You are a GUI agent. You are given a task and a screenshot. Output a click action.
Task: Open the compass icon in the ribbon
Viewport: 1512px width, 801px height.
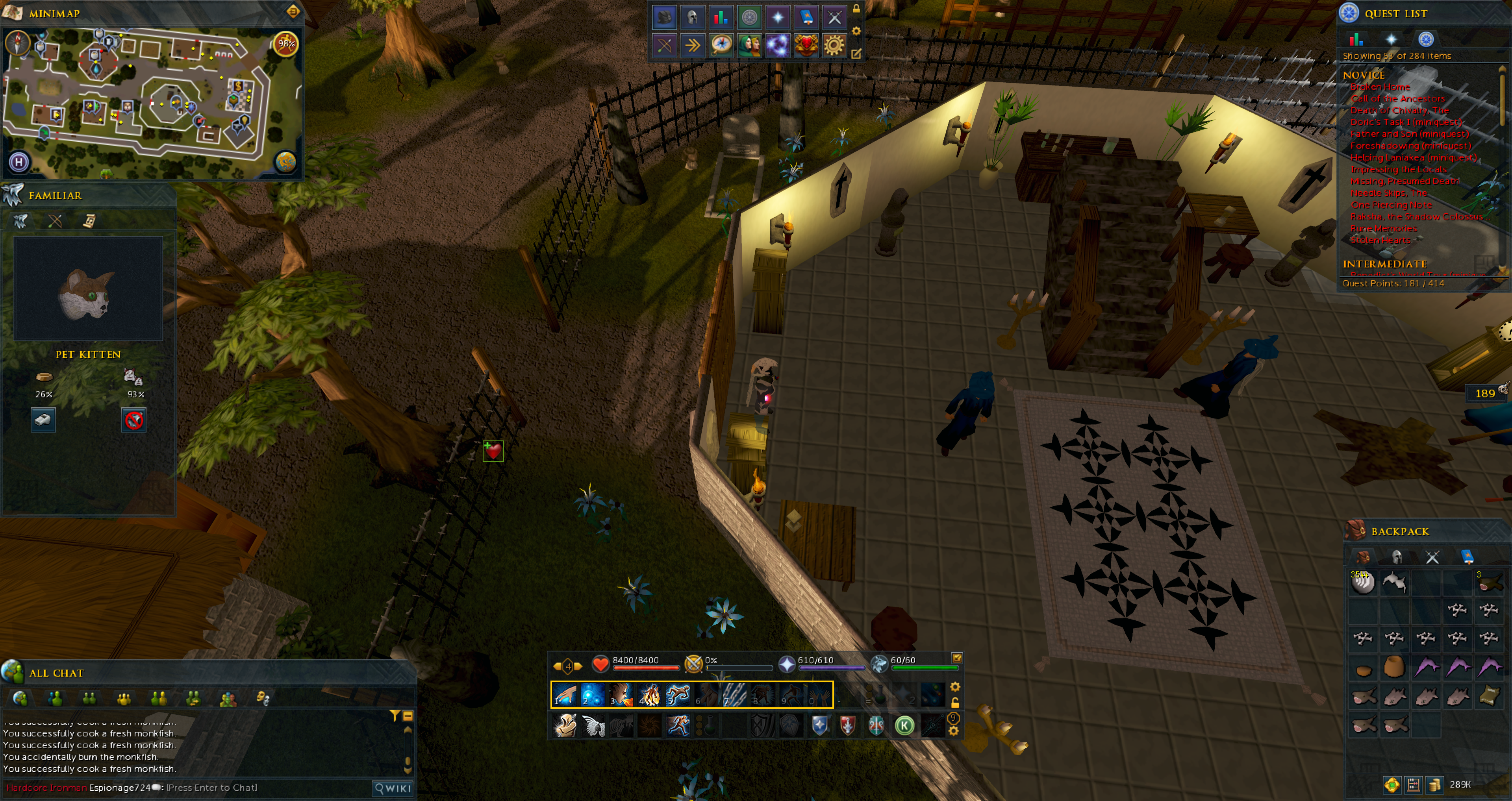point(721,45)
